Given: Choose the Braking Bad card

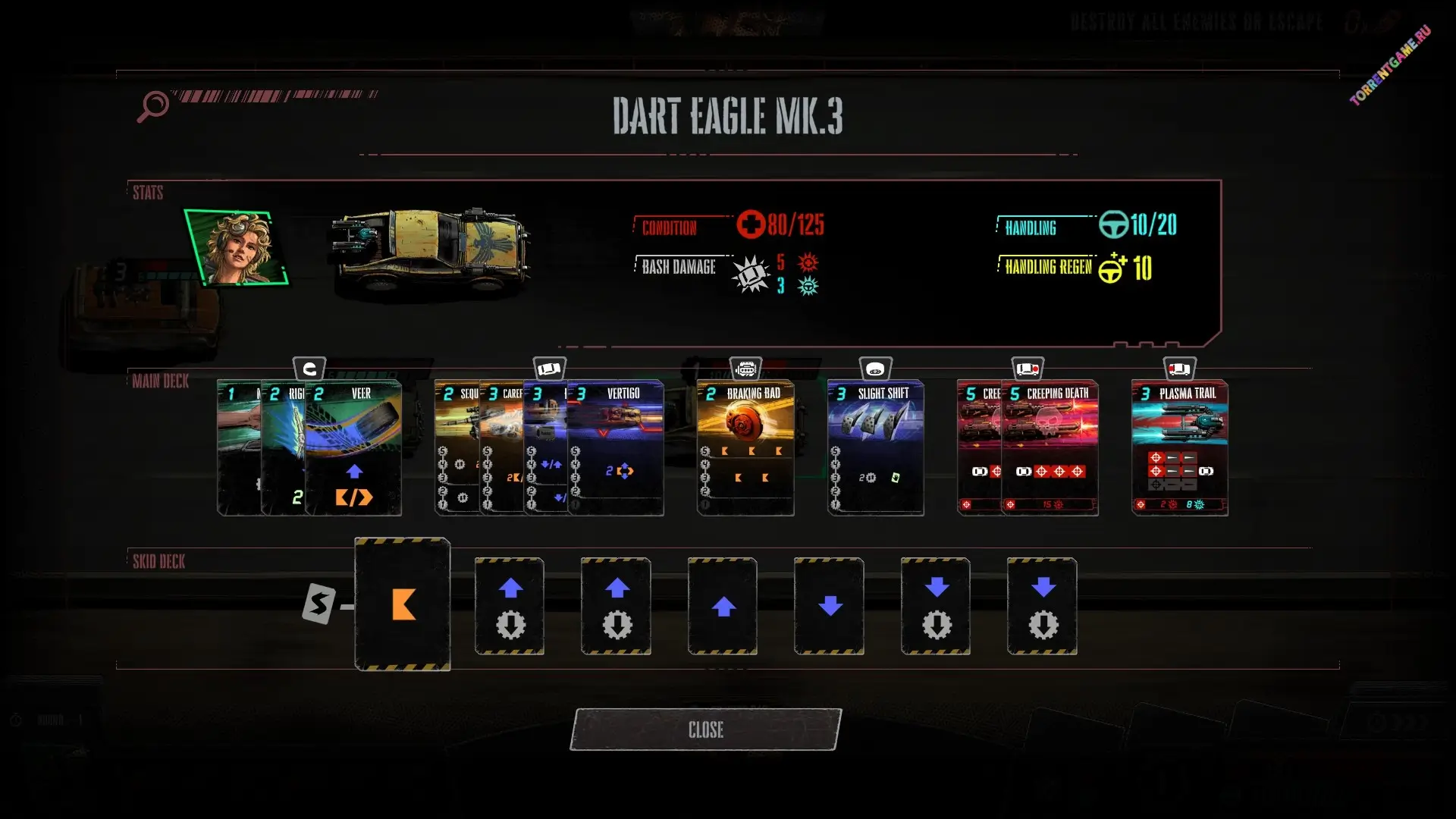Looking at the screenshot, I should 745,447.
